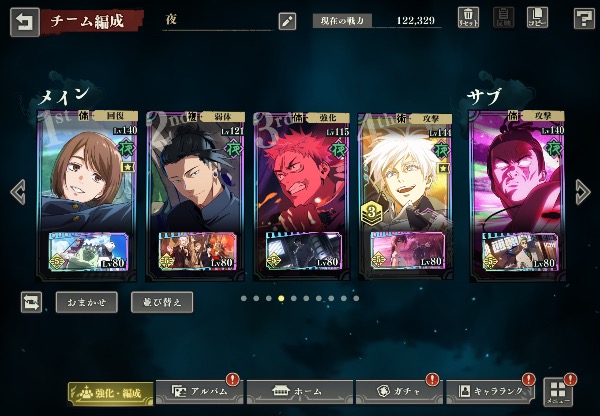Open the help question mark button
This screenshot has width=600, height=416.
click(584, 18)
